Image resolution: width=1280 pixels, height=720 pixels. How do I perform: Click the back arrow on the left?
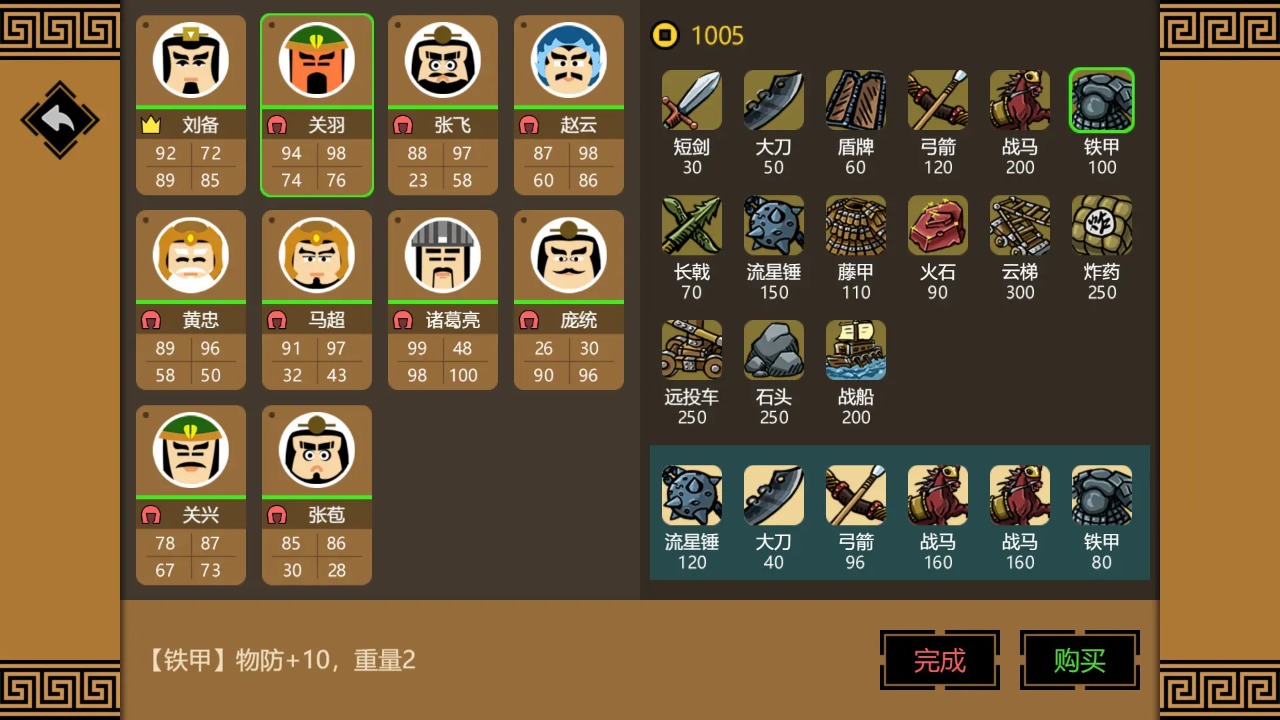click(59, 120)
